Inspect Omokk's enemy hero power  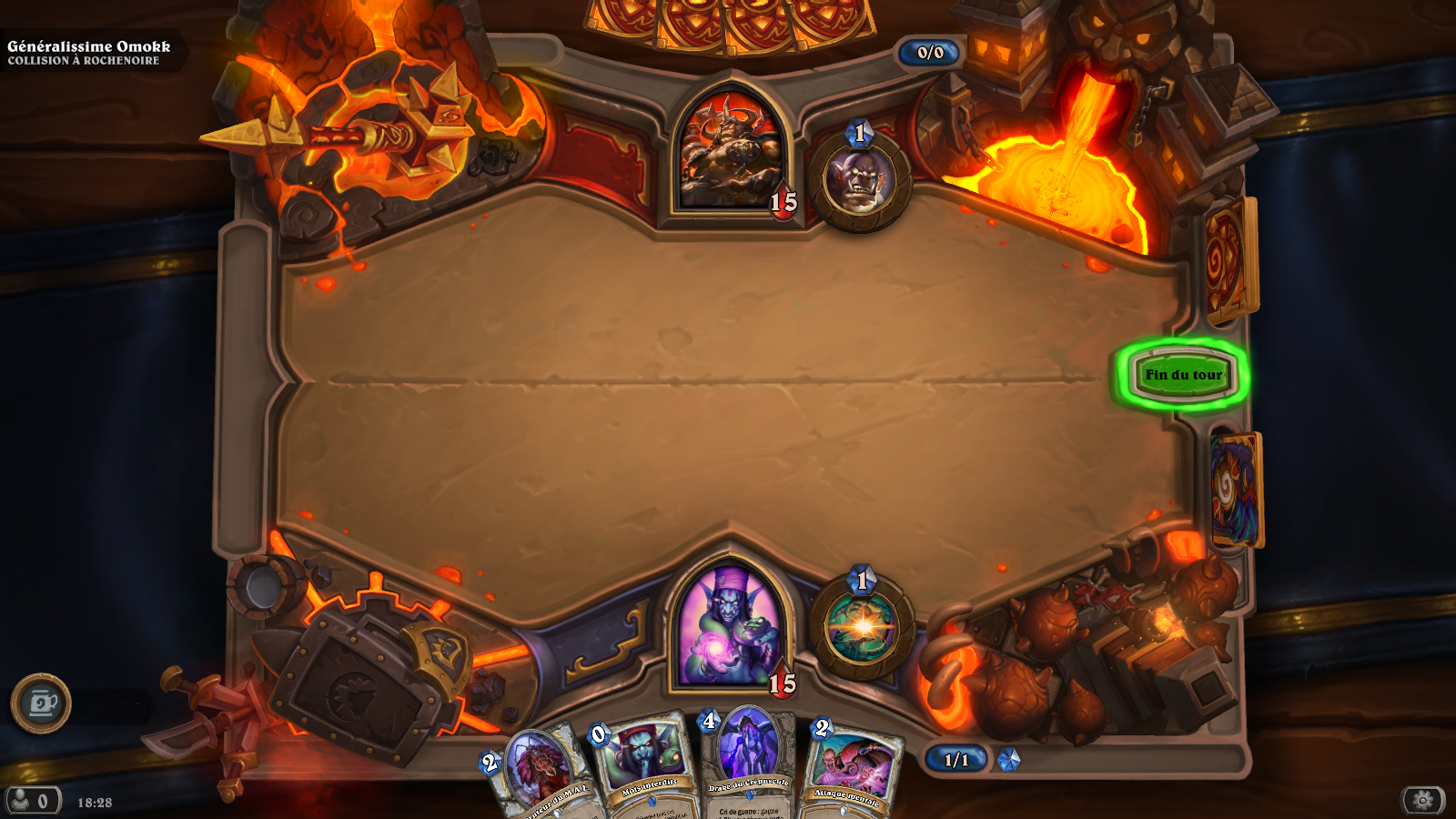pos(859,180)
